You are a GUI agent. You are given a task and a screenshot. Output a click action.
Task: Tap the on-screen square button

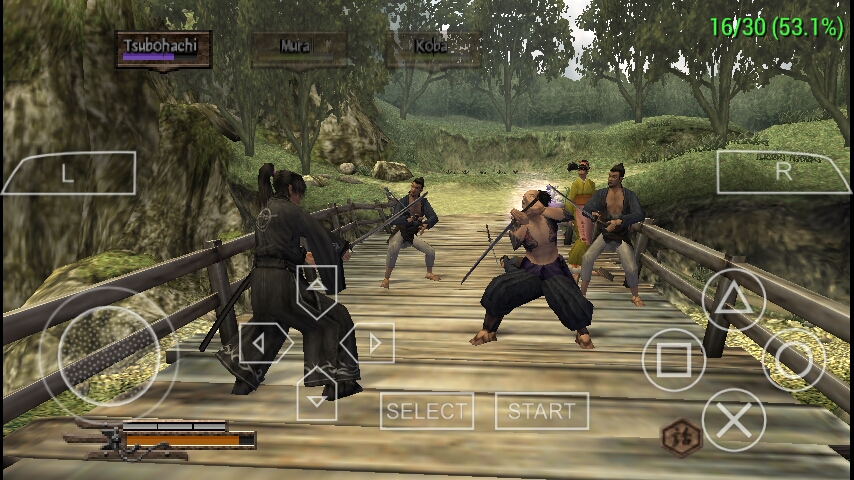pos(673,360)
